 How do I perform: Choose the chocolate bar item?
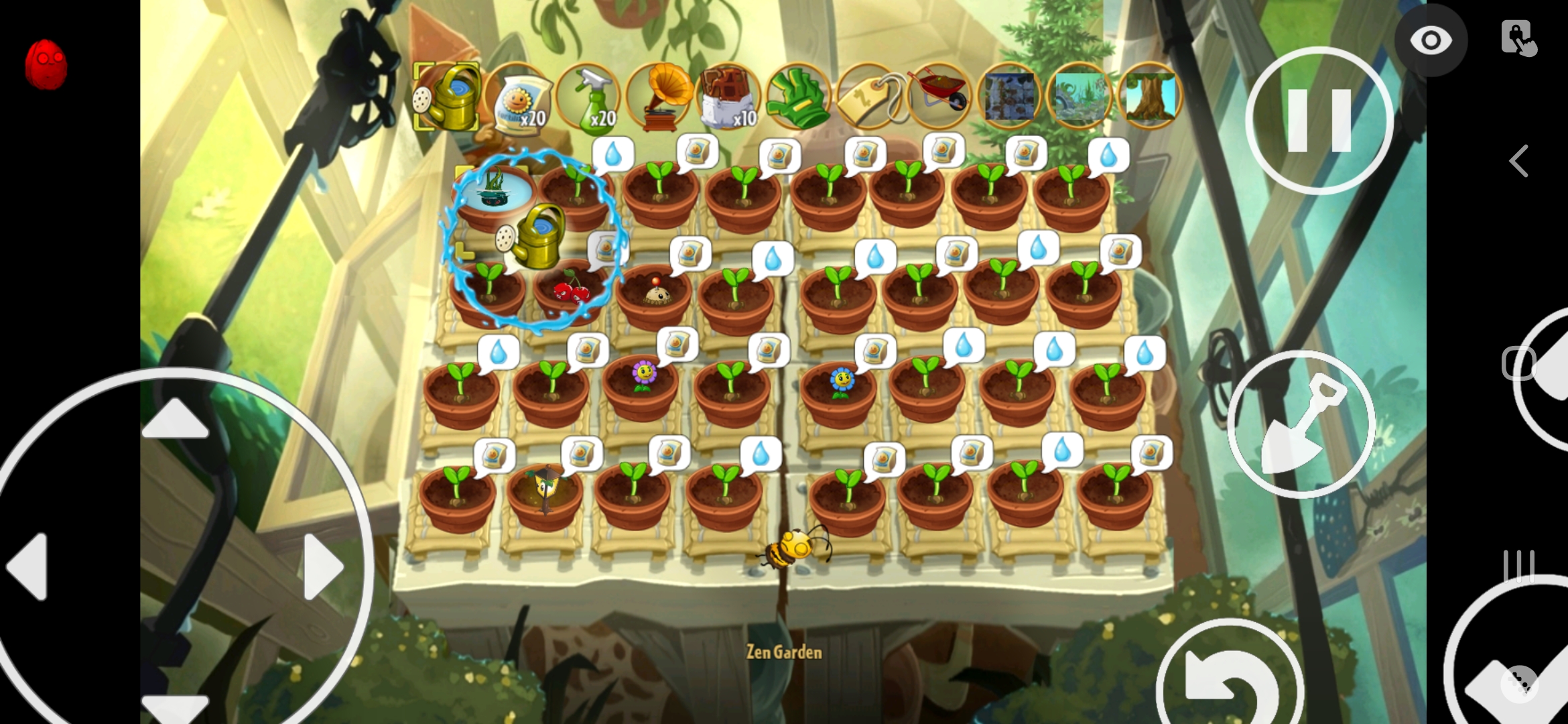[x=729, y=97]
